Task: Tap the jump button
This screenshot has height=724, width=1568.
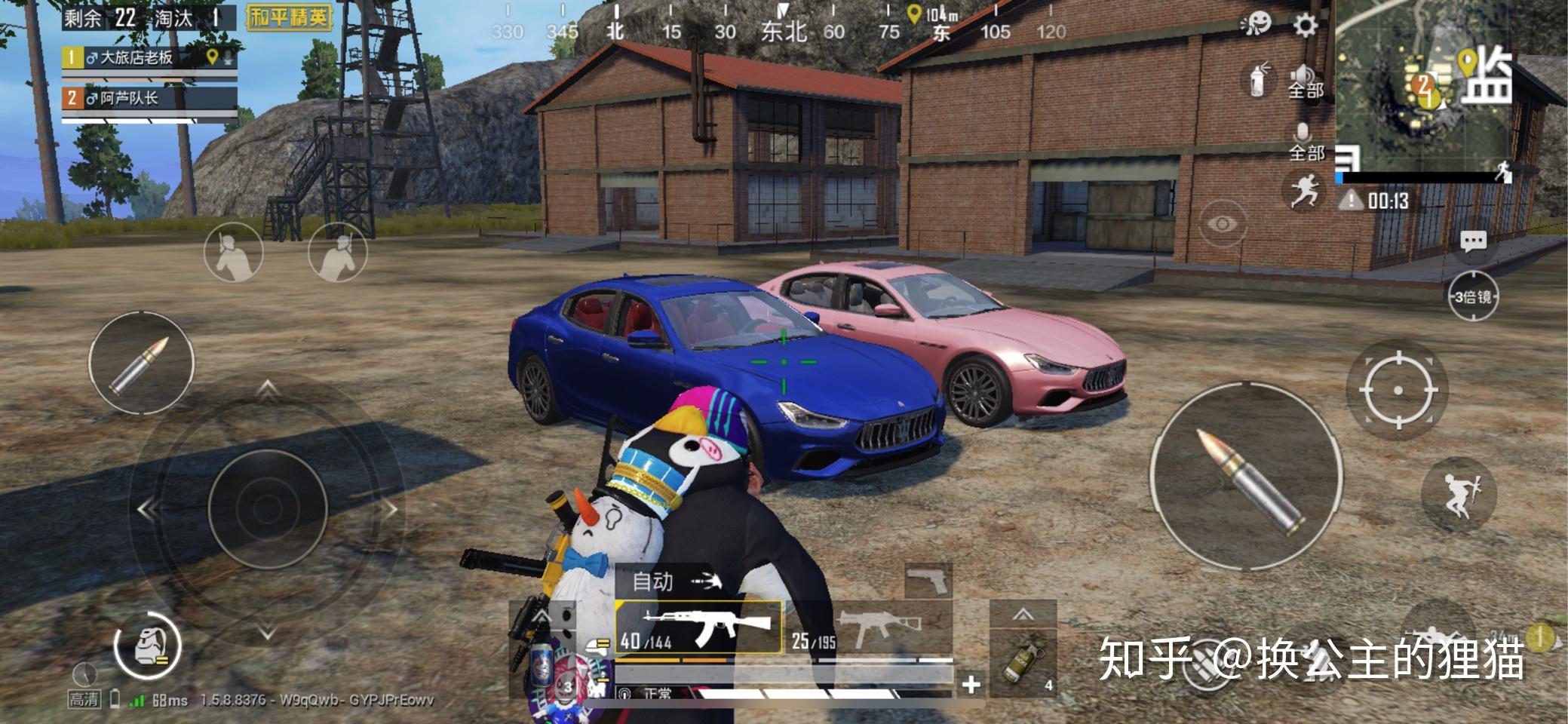Action: click(x=1459, y=494)
